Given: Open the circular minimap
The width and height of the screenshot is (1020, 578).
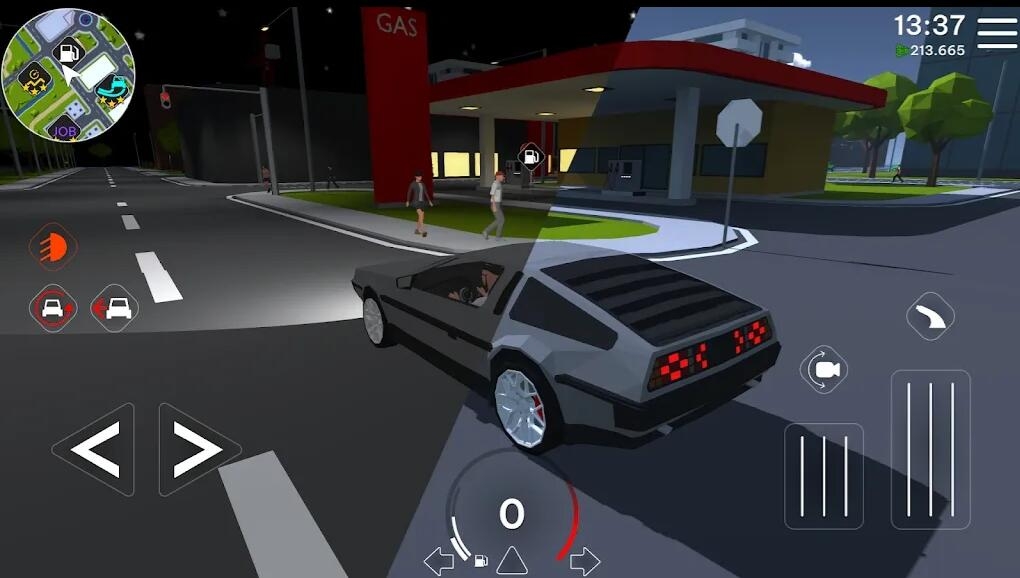Looking at the screenshot, I should pyautogui.click(x=68, y=74).
